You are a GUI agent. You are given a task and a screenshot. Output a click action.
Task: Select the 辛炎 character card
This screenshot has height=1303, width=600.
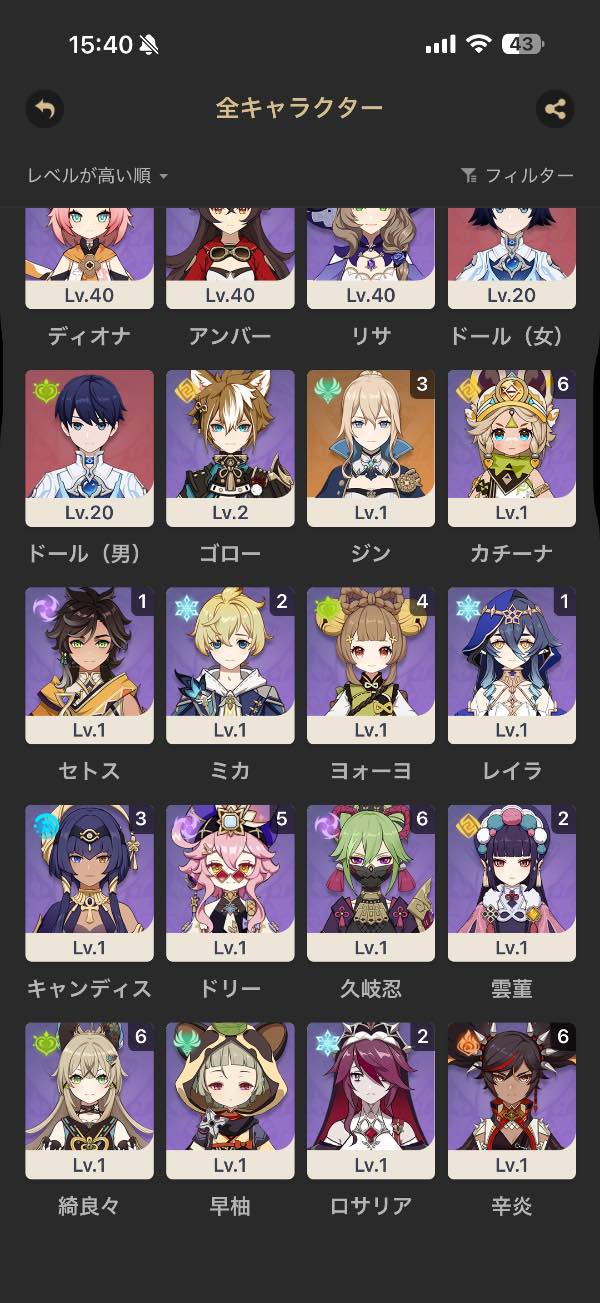[512, 1100]
